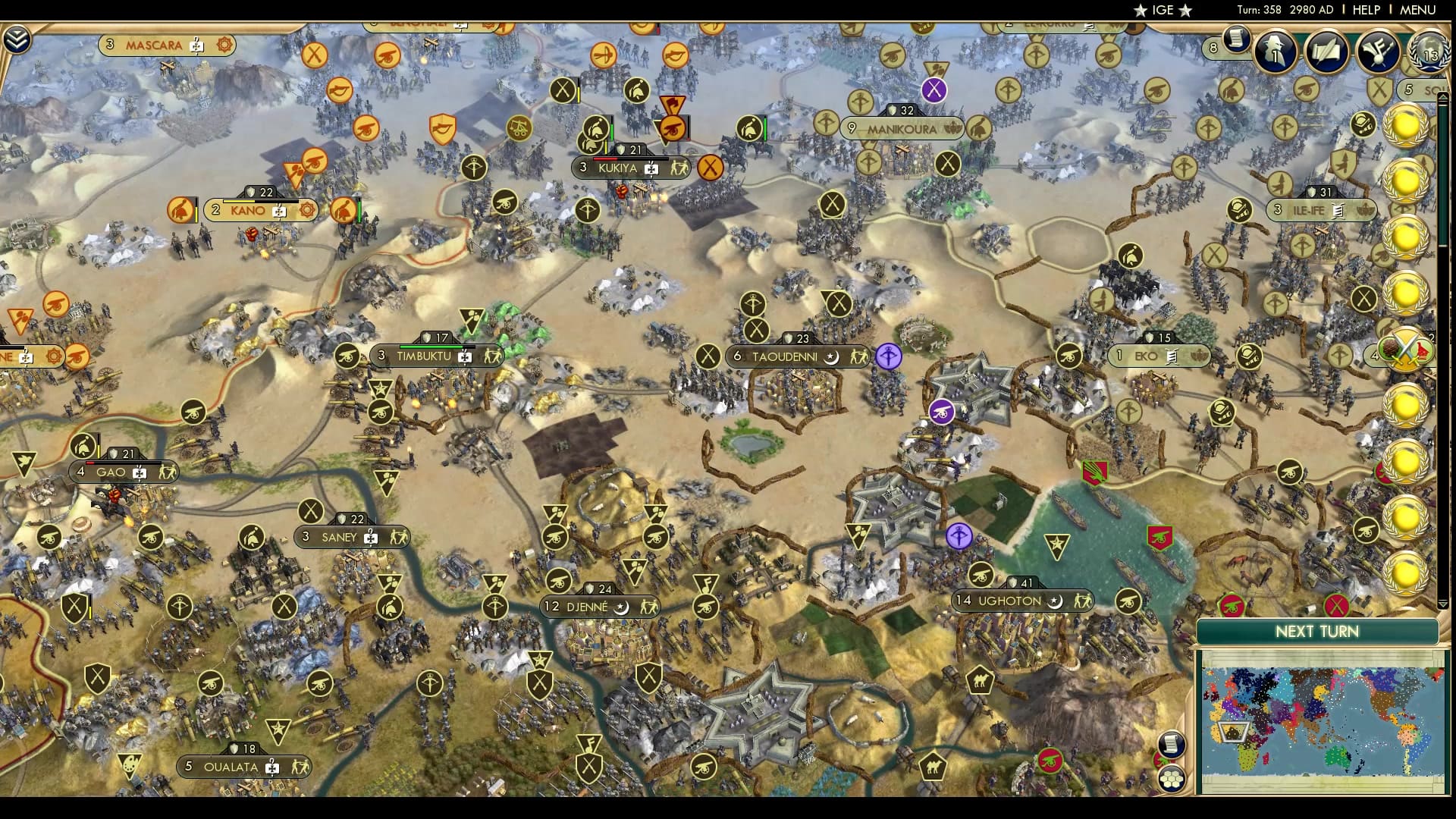1456x819 pixels.
Task: Open HELP from the top bar
Action: click(1367, 11)
